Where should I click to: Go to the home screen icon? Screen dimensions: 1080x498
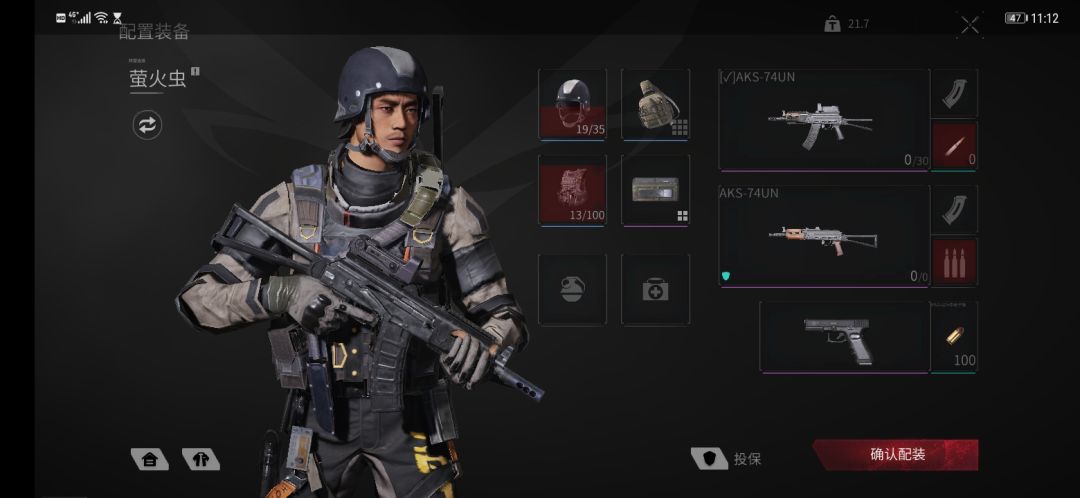149,459
